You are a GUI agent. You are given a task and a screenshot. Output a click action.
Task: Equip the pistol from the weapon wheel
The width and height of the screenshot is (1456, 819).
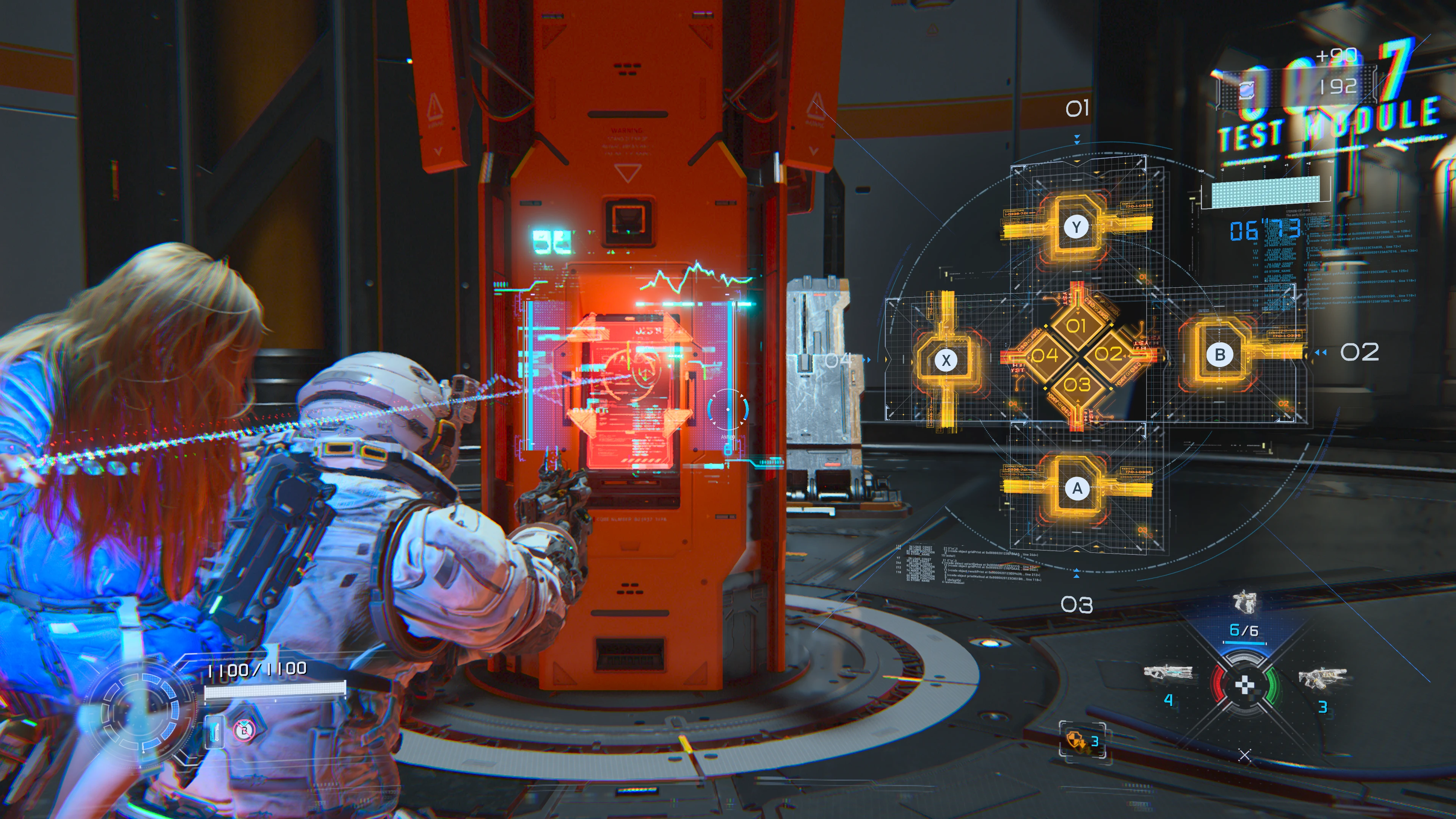click(x=1244, y=602)
